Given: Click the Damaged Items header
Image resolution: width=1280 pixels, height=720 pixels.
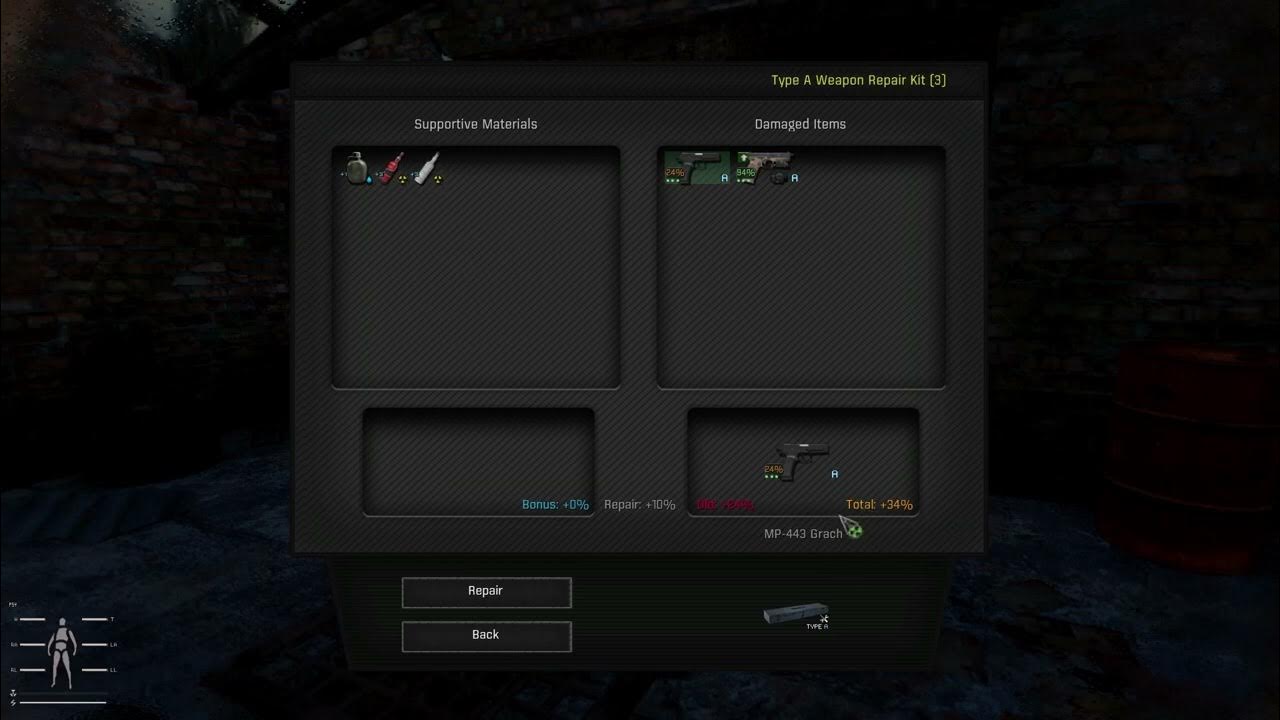Looking at the screenshot, I should pos(800,124).
